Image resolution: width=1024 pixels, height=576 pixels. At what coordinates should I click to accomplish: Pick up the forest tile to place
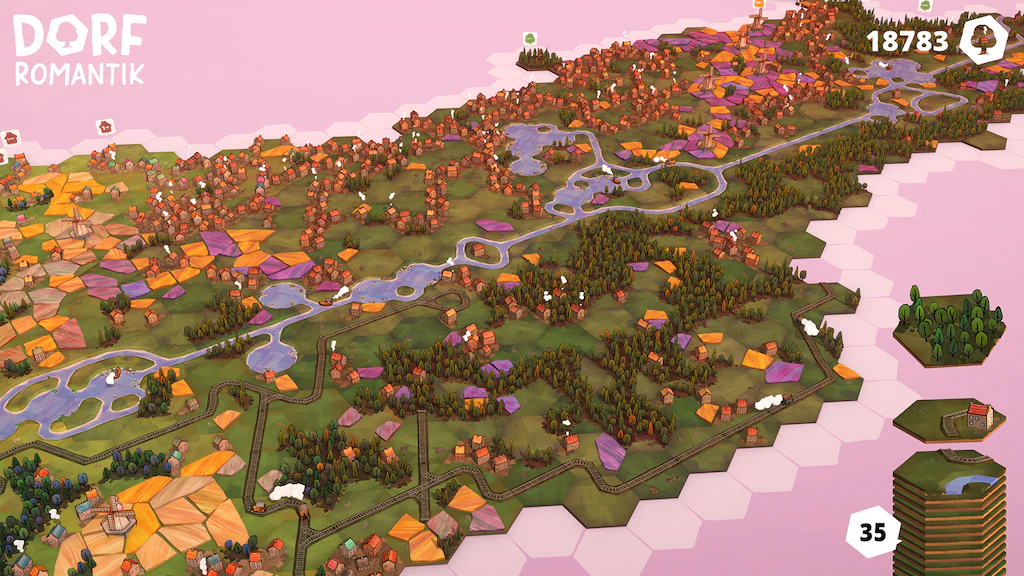click(948, 327)
